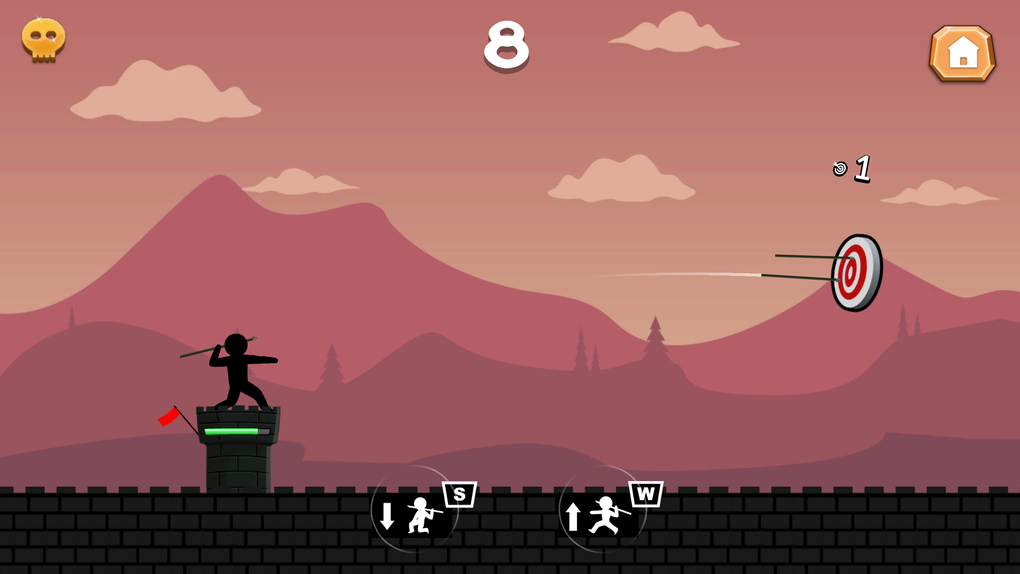Click the golden skull icon
Image resolution: width=1020 pixels, height=574 pixels.
click(44, 40)
